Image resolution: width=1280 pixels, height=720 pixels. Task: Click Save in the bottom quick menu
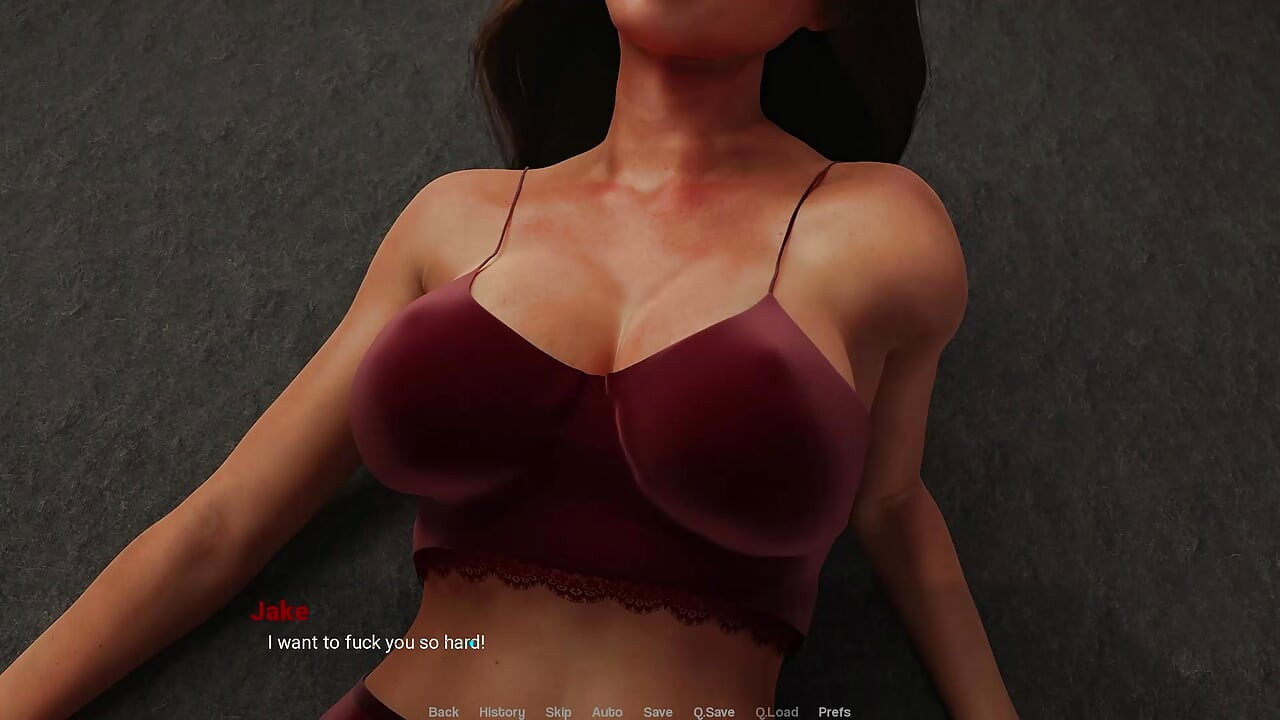(658, 711)
